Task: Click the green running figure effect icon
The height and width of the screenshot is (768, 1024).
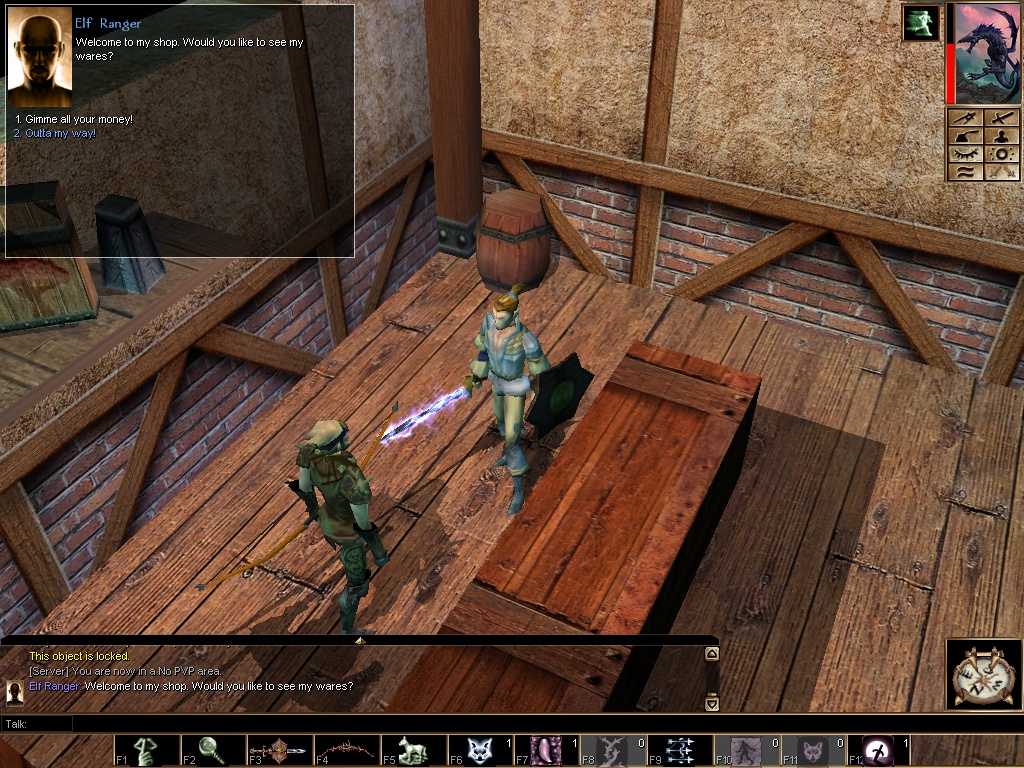Action: (921, 23)
